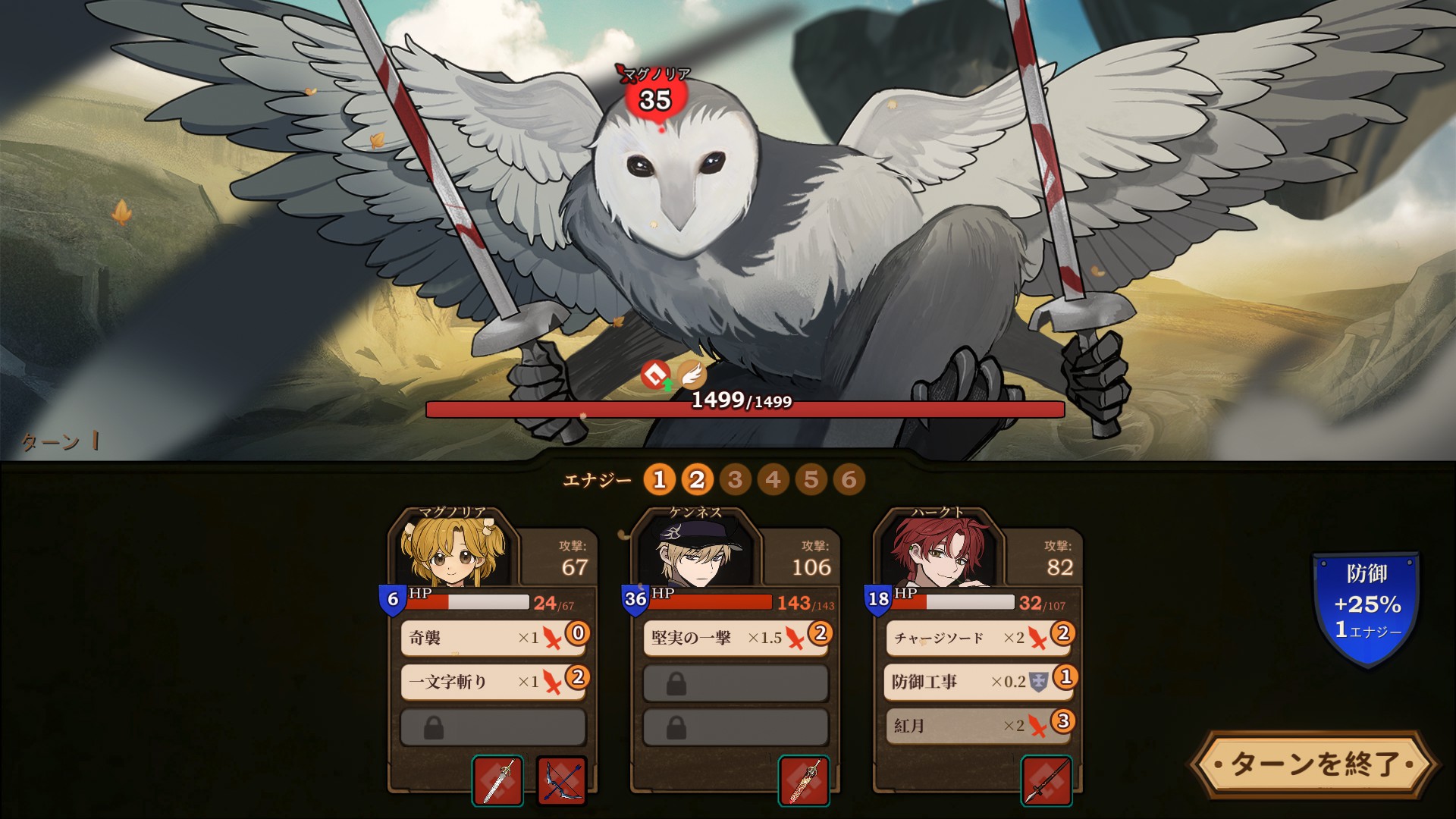Click the red-haired hero's spear weapon icon
The image size is (1456, 819).
1046,780
